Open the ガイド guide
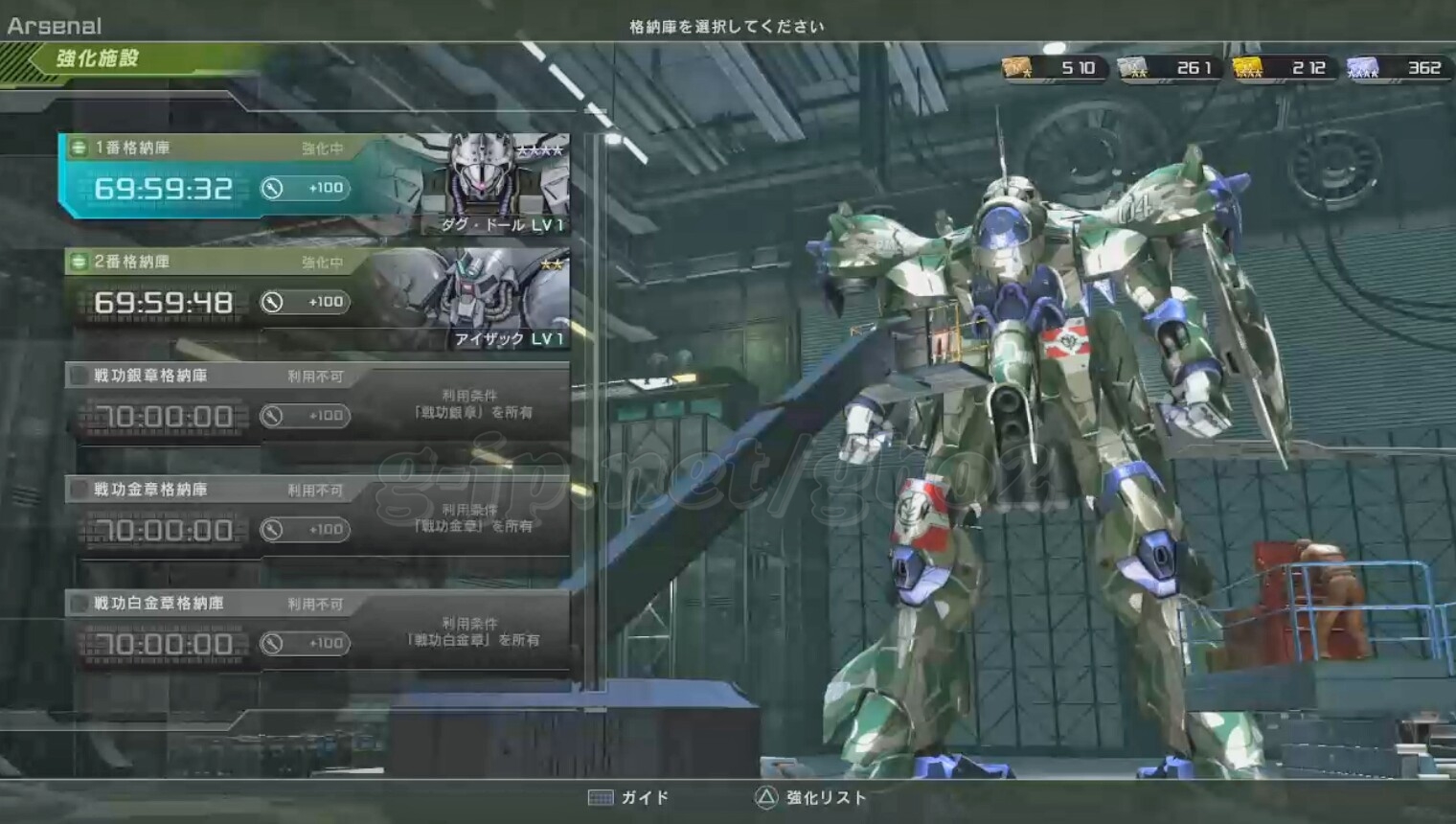 pyautogui.click(x=629, y=797)
